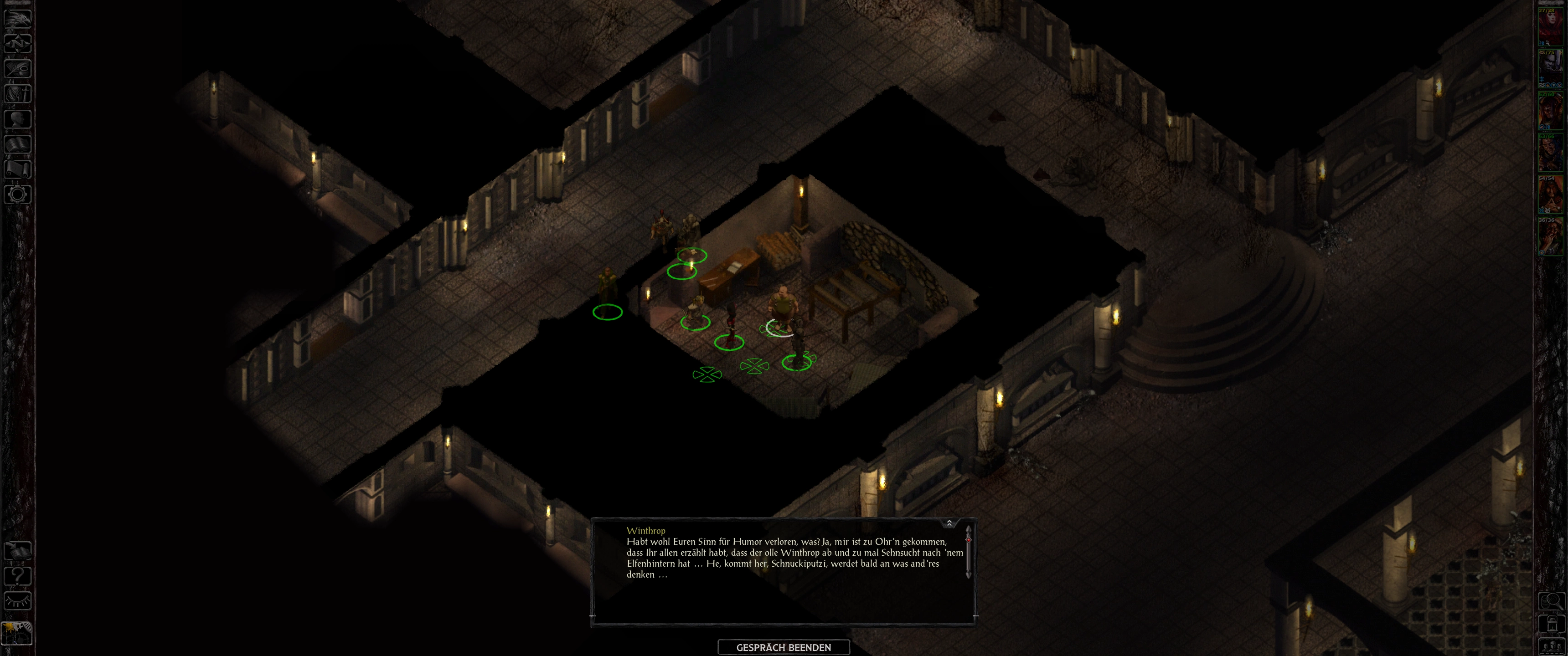Screen dimensions: 1568x656
Task: Expand the dialogue box with the arrow toggle
Action: (x=949, y=523)
